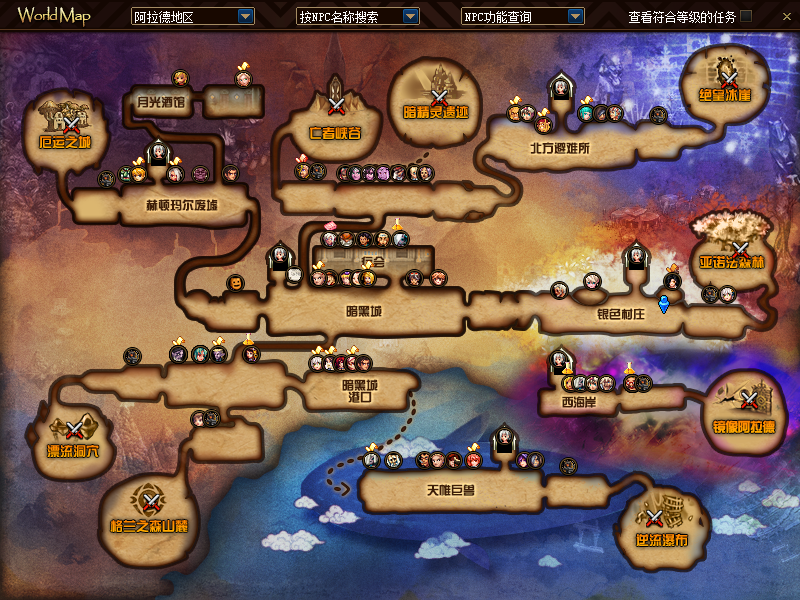Image resolution: width=800 pixels, height=600 pixels.
Task: Open the NPC功能查询 dropdown
Action: 575,17
